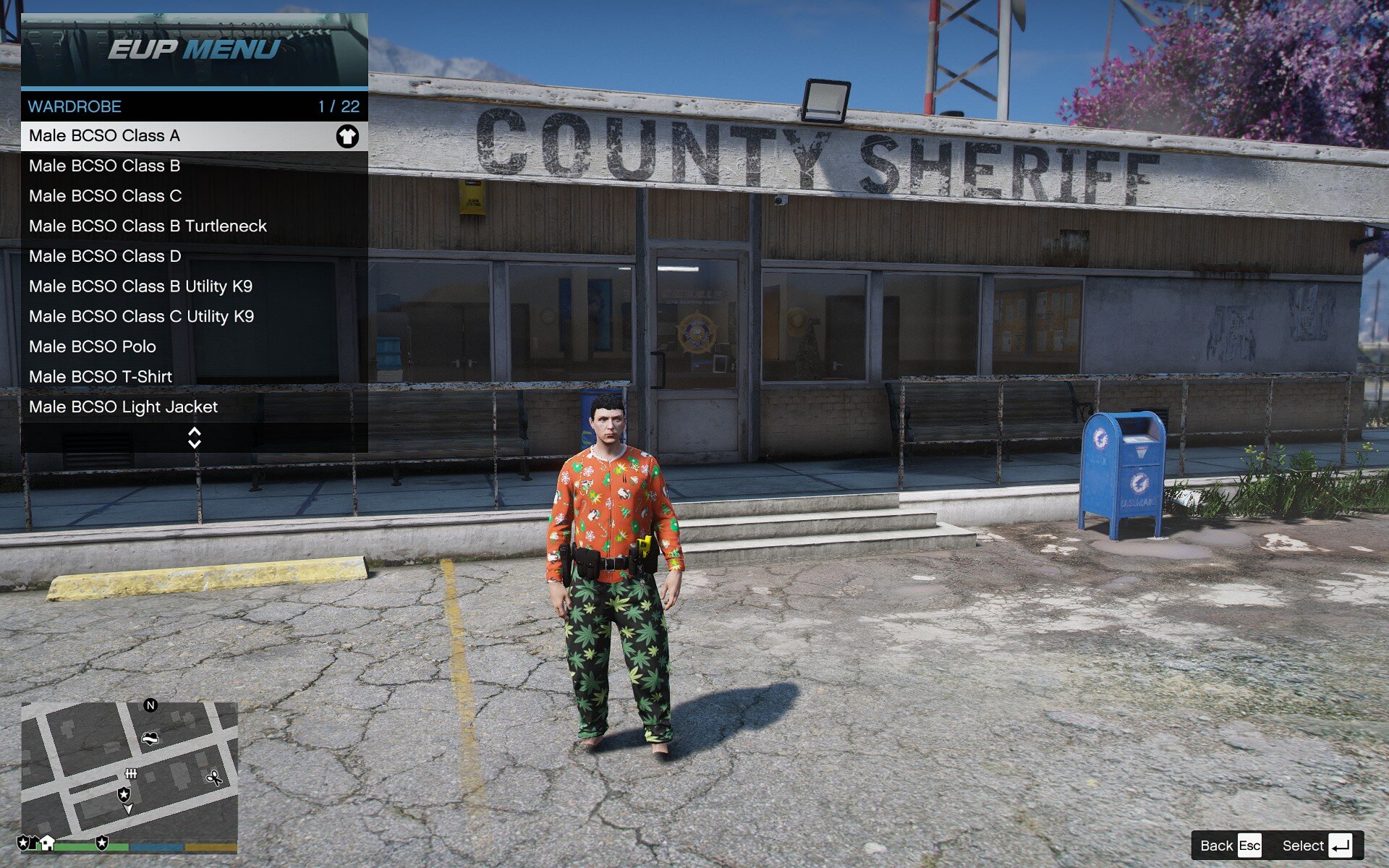Select the Male BCSO Class A outfit
Screen dimensions: 1389x868
[x=194, y=136]
